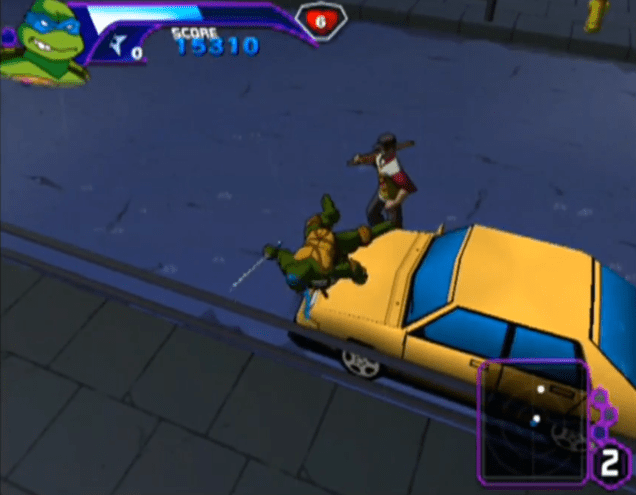The image size is (636, 495).
Task: Open the purple radar minimap
Action: 532,419
